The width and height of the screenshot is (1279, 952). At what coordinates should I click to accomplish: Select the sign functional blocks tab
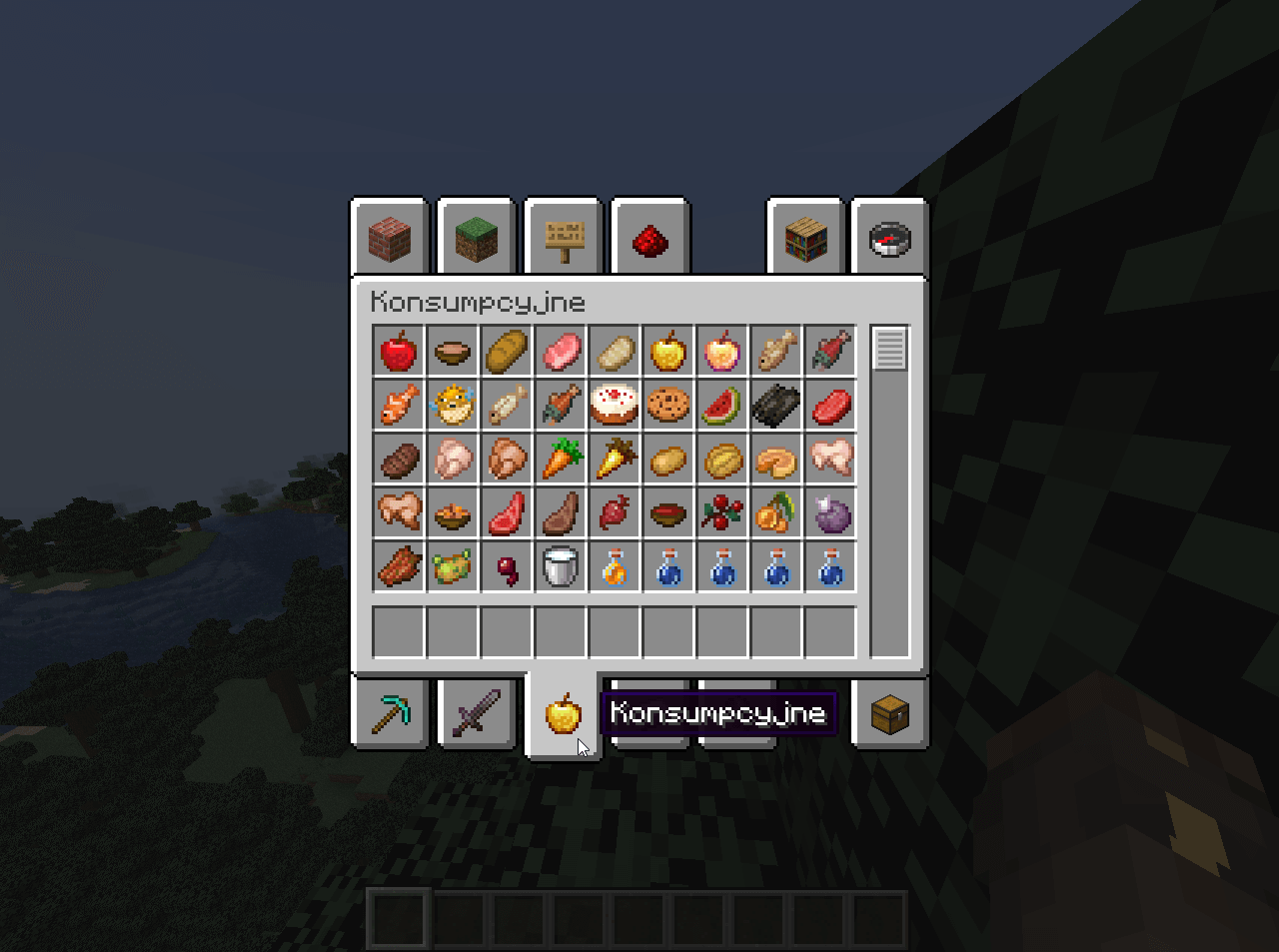click(564, 238)
